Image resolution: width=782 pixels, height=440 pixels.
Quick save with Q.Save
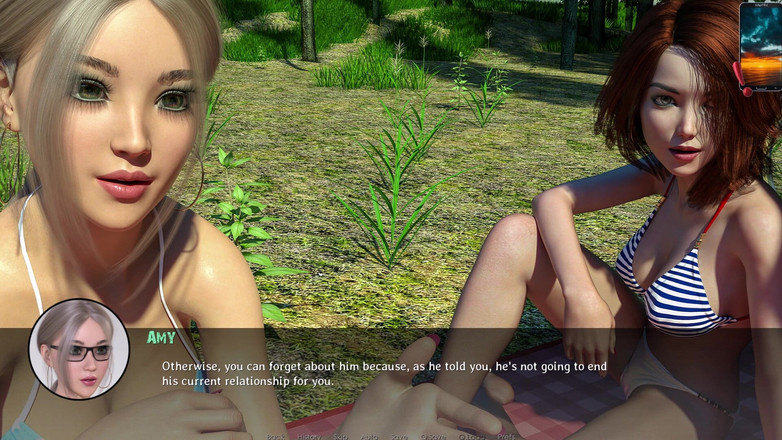[434, 436]
